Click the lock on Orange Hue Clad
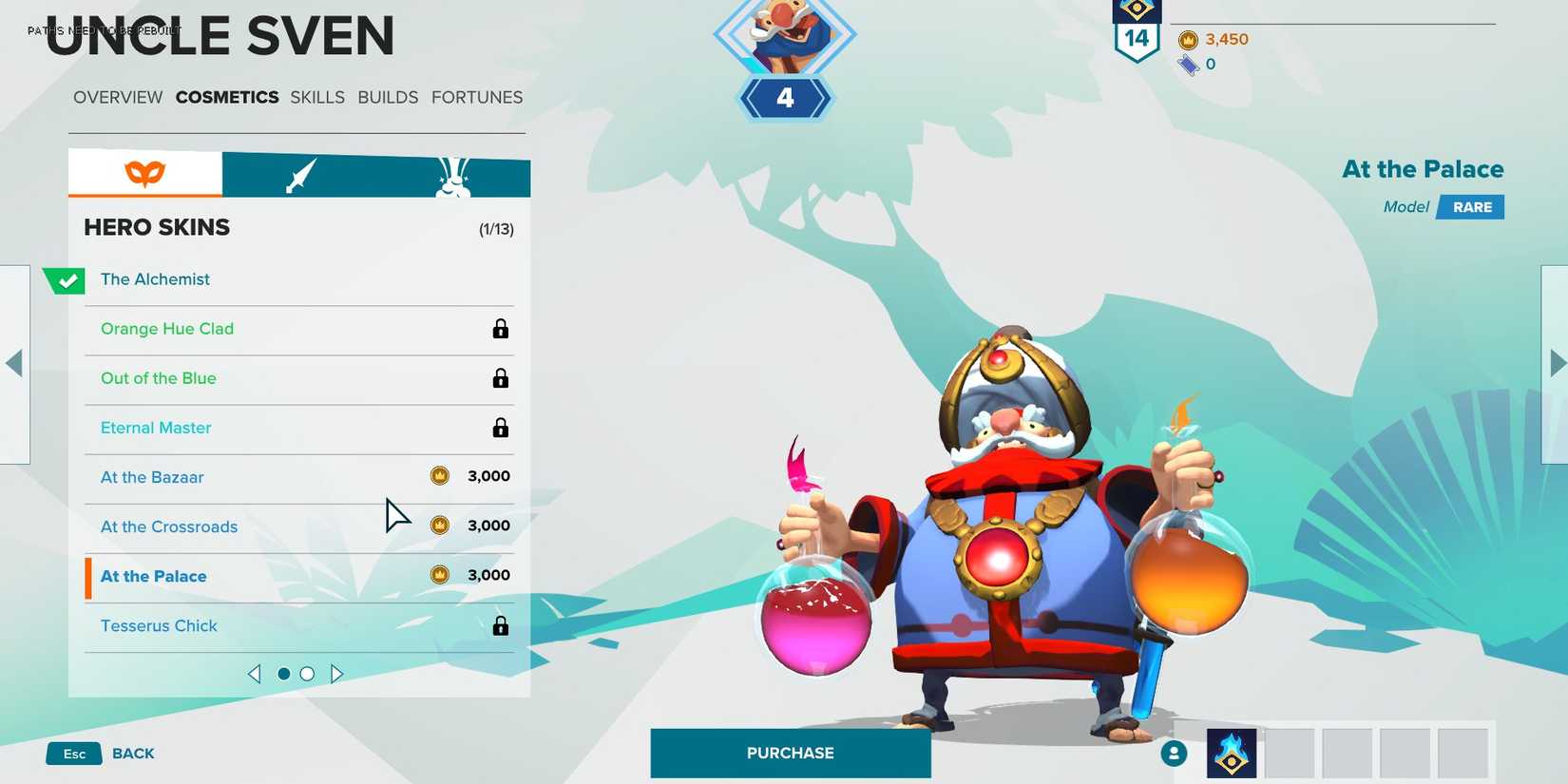 coord(501,330)
